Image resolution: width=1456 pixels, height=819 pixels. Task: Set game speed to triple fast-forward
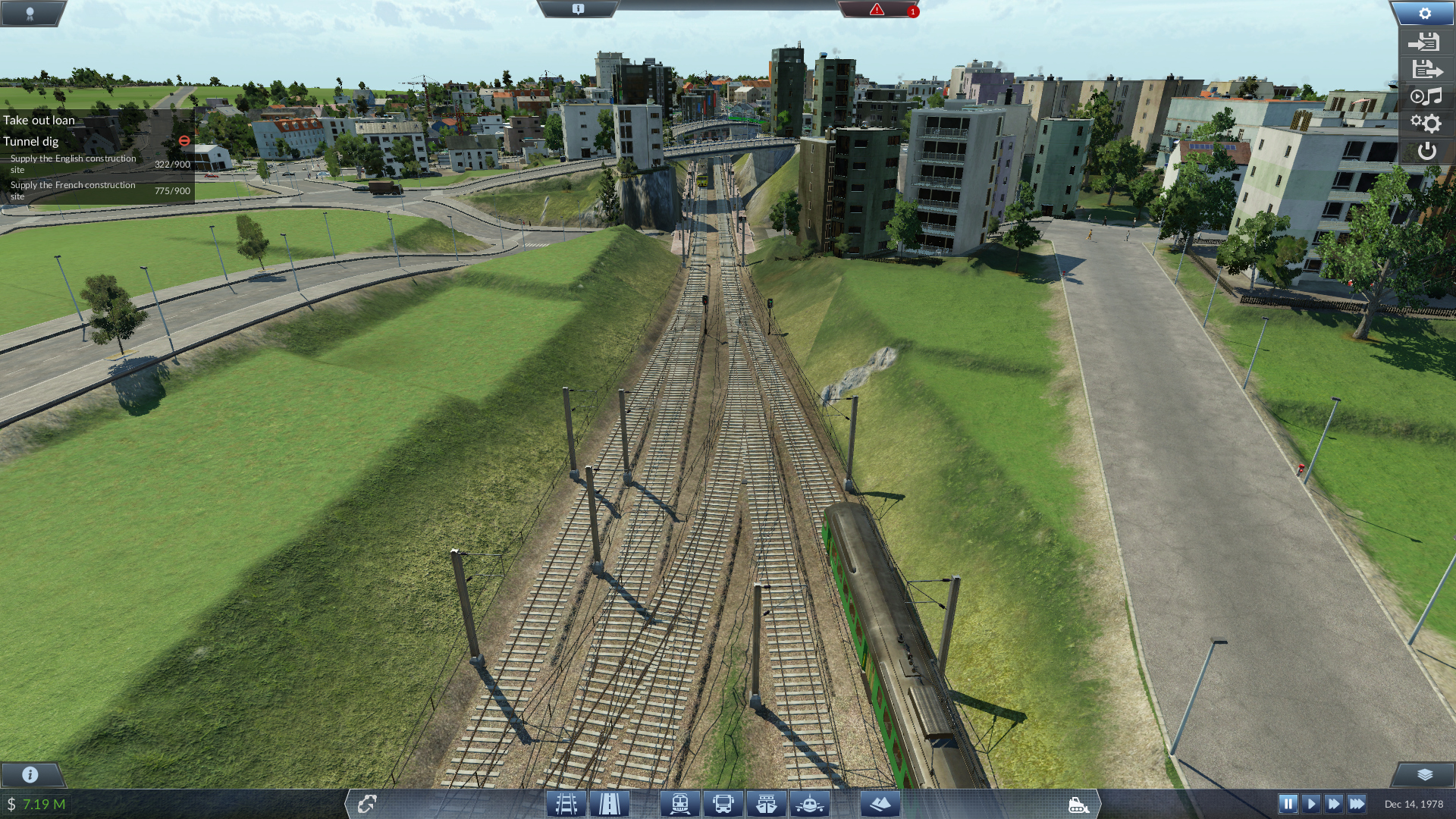point(1357,804)
